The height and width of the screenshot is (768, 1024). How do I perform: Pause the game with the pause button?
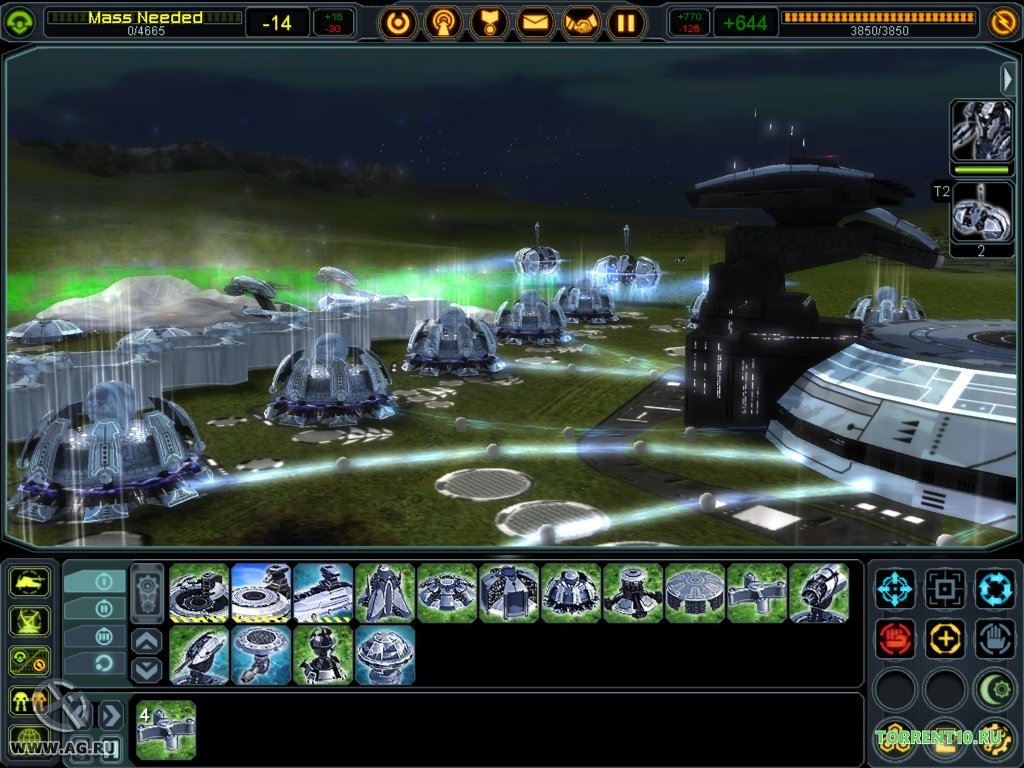626,22
